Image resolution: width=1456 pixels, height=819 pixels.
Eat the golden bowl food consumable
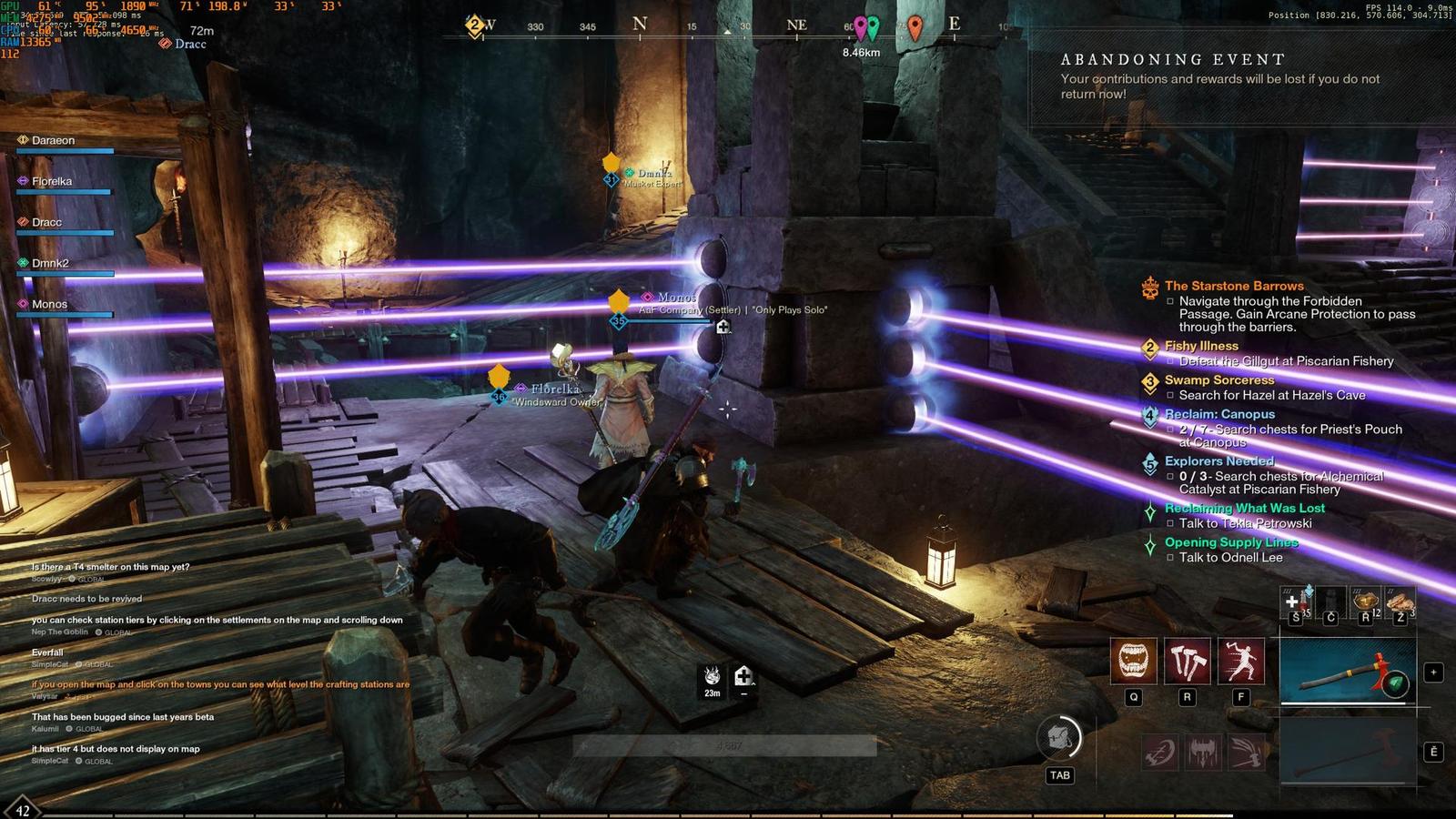1365,602
